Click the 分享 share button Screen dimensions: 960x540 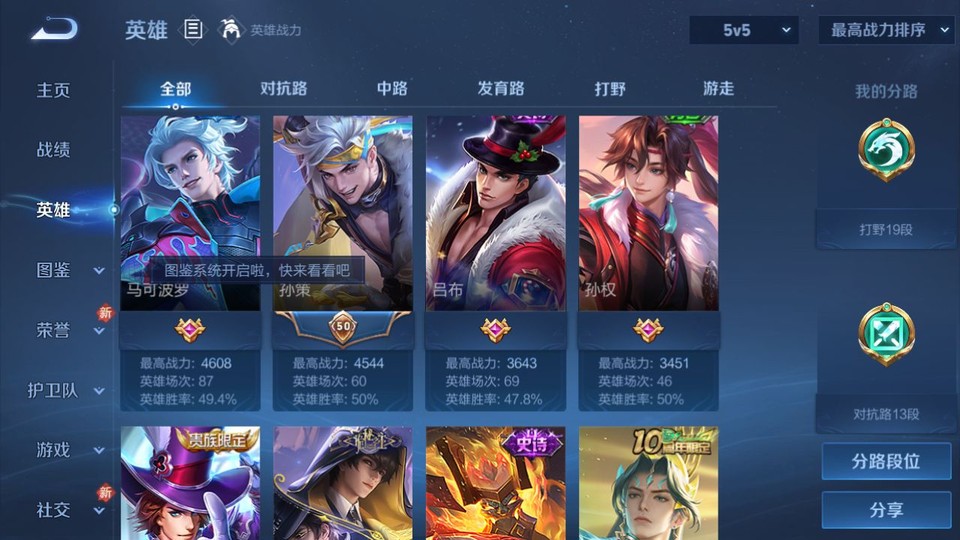[x=886, y=510]
